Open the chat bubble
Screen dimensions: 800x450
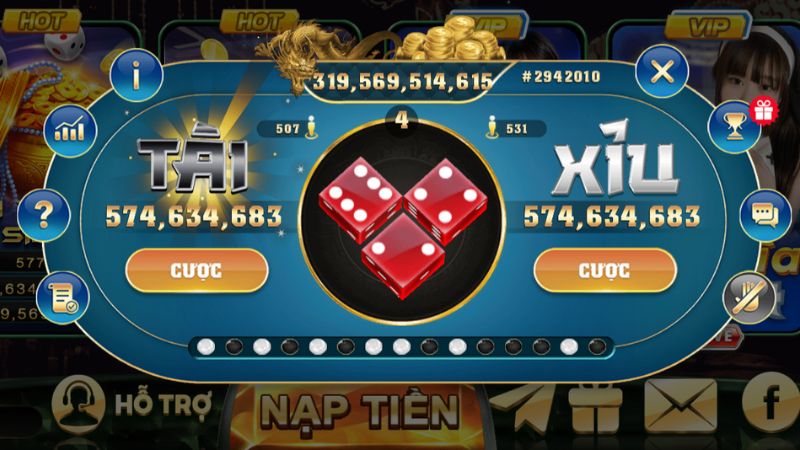765,214
